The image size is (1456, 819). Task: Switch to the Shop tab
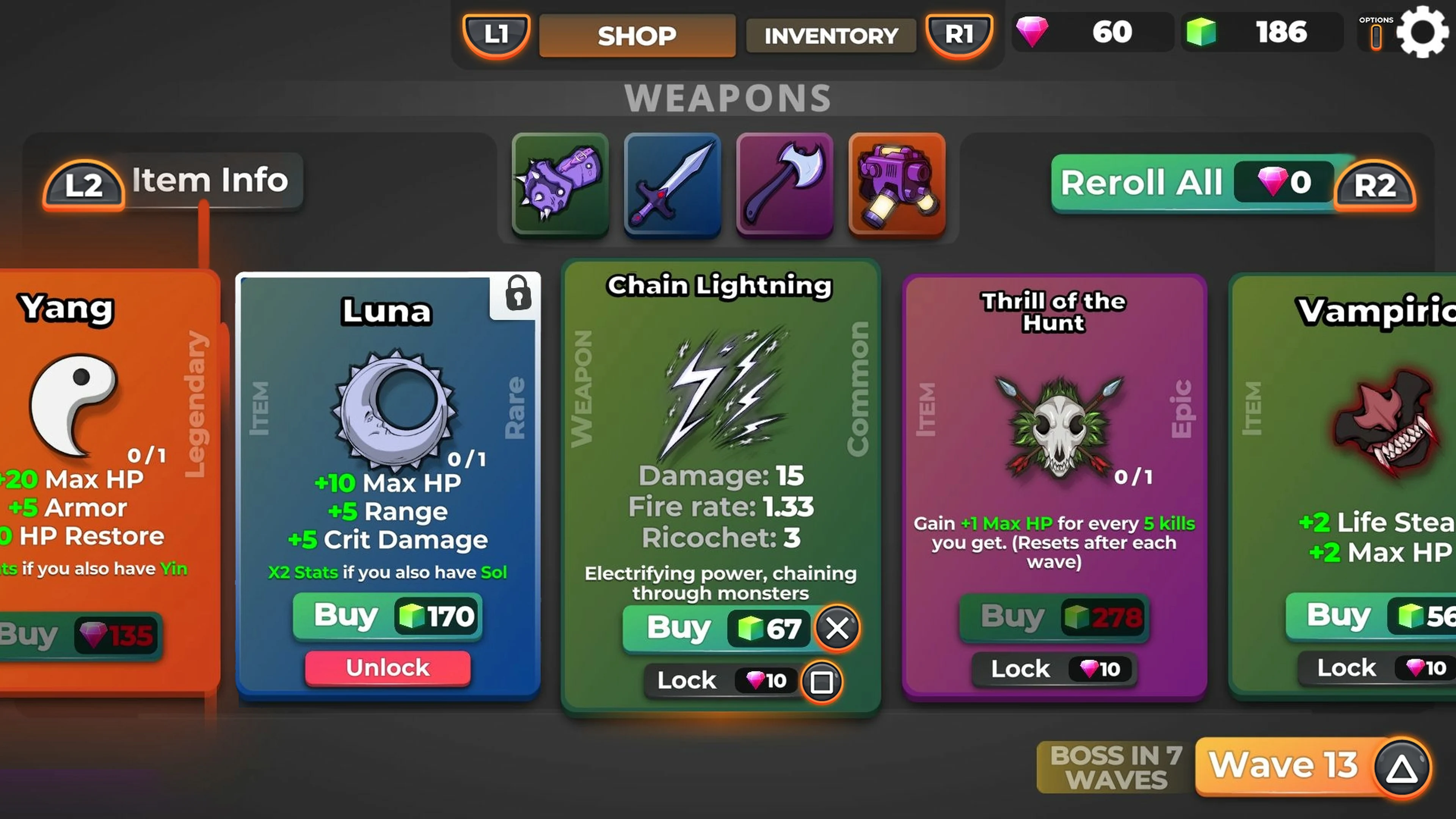637,36
